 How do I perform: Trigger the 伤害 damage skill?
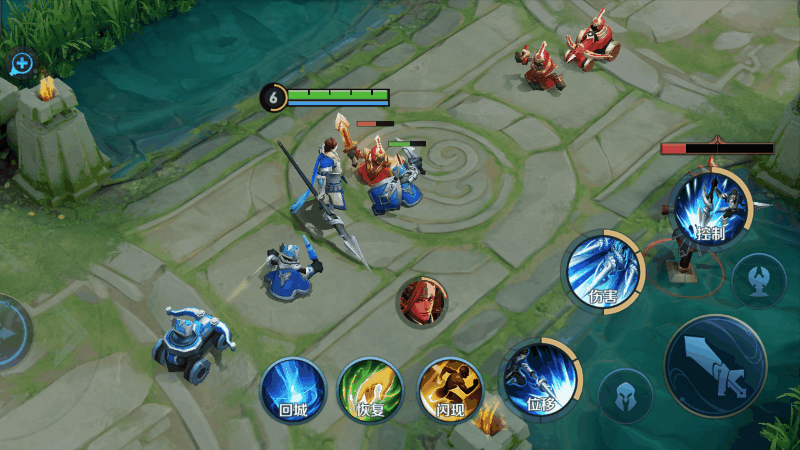point(603,269)
